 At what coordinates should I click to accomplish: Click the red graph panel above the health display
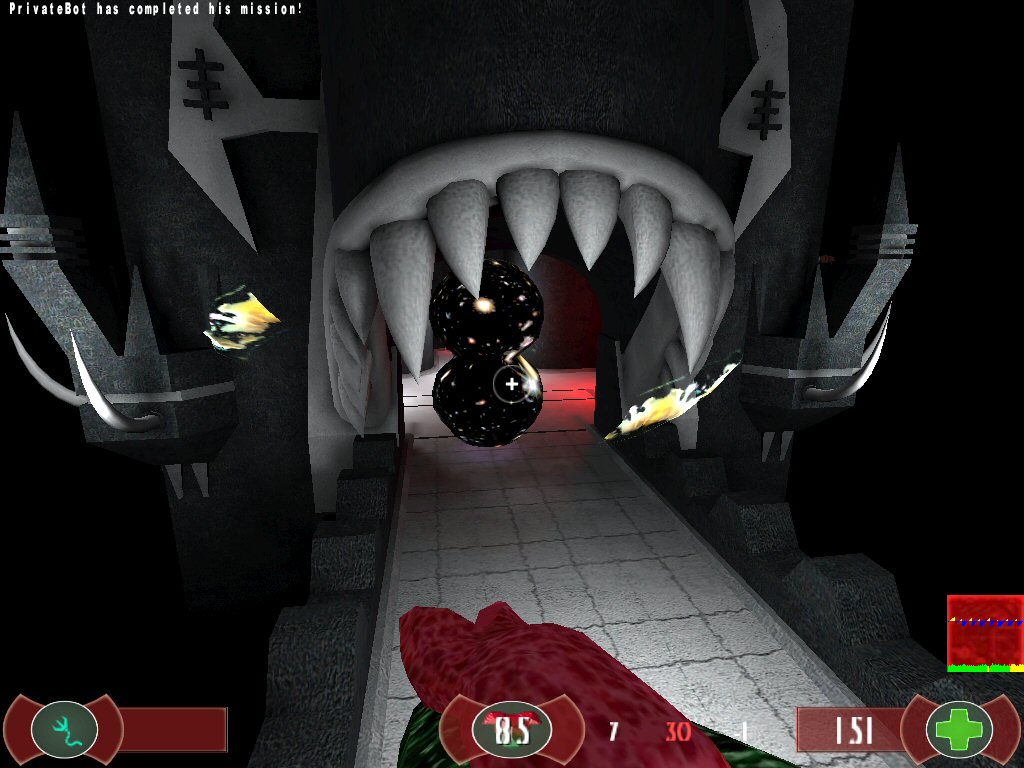tap(984, 633)
